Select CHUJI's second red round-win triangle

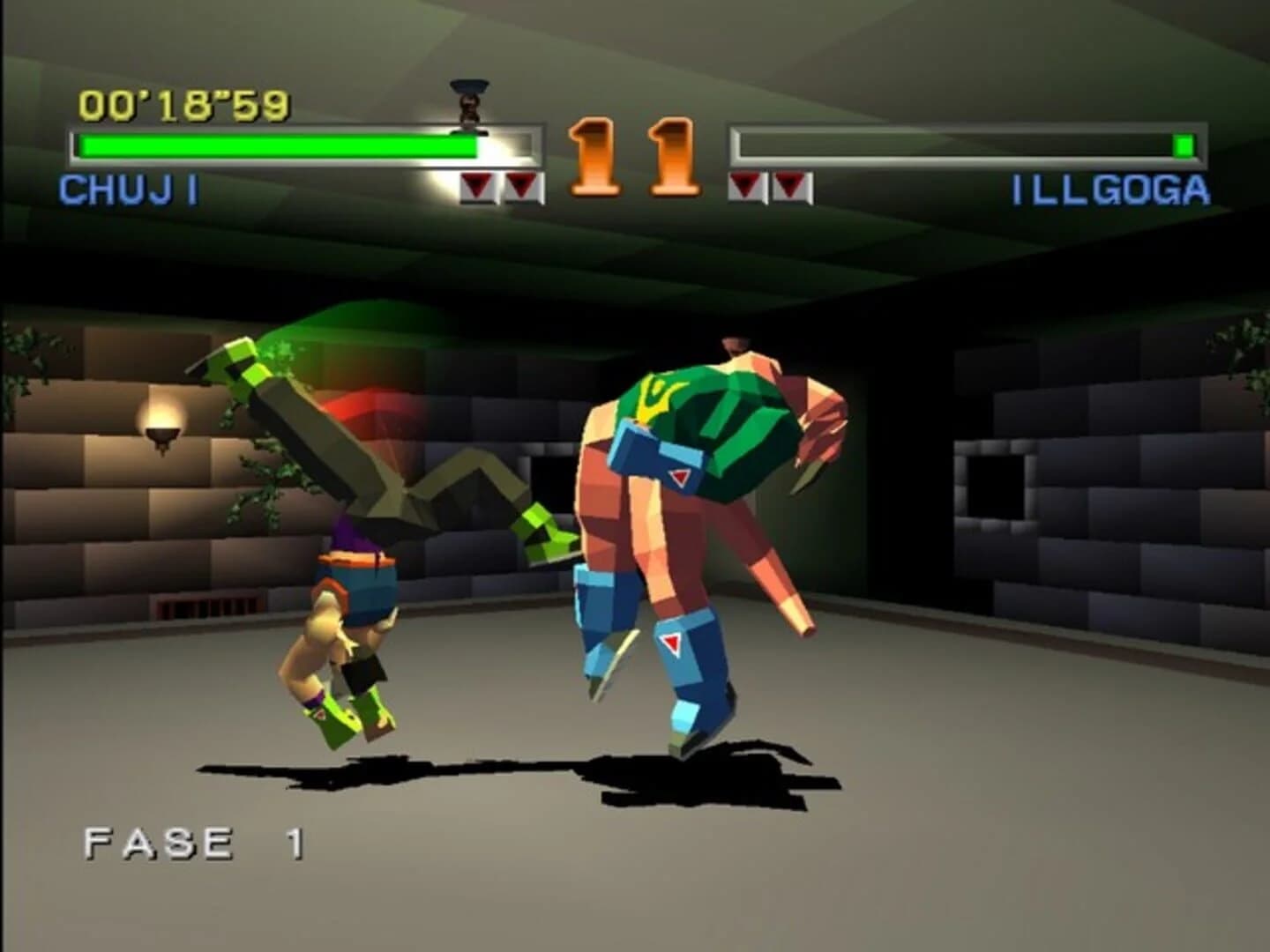tap(522, 183)
